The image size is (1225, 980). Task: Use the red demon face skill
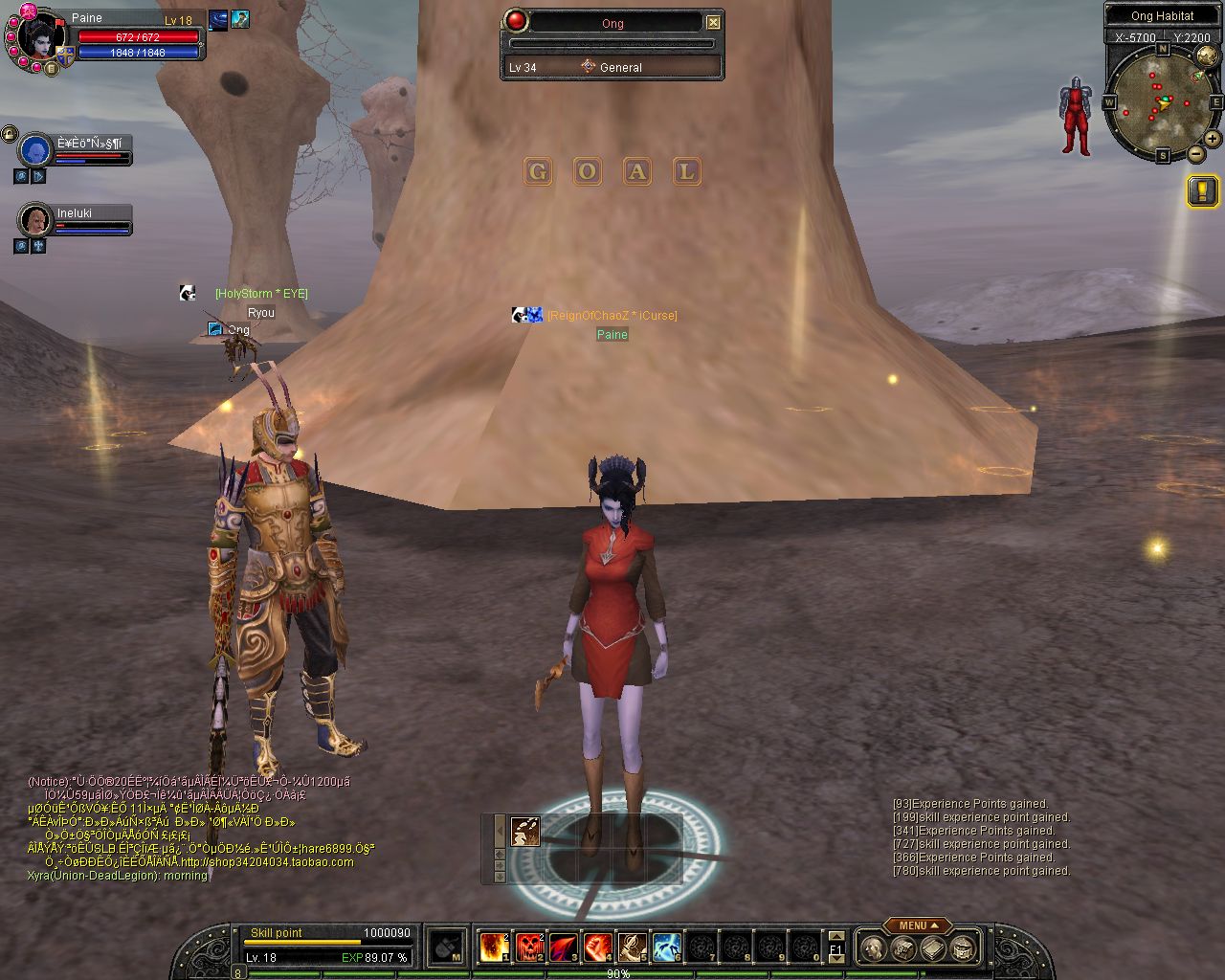point(529,947)
